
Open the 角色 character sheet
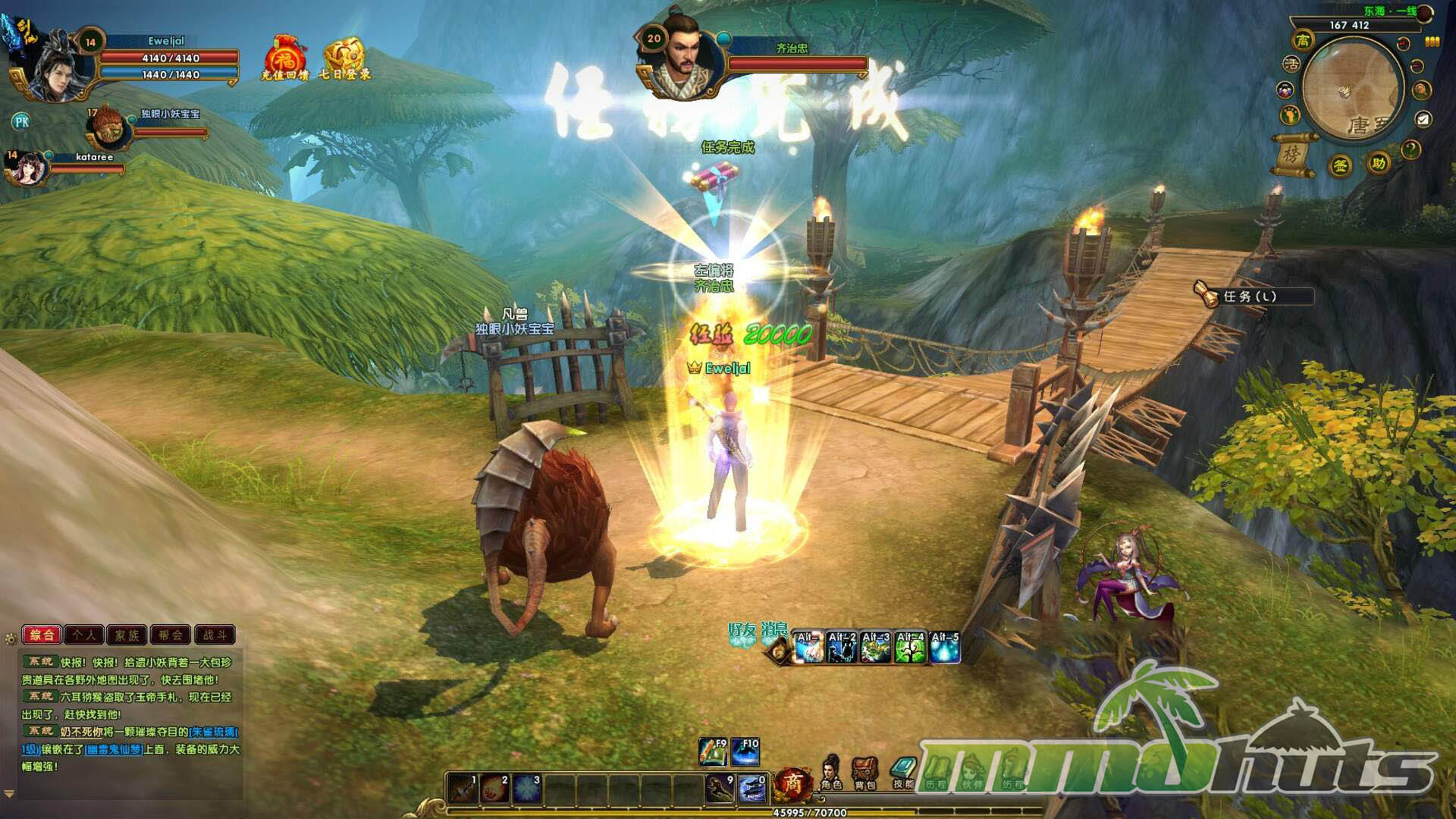pos(831,772)
